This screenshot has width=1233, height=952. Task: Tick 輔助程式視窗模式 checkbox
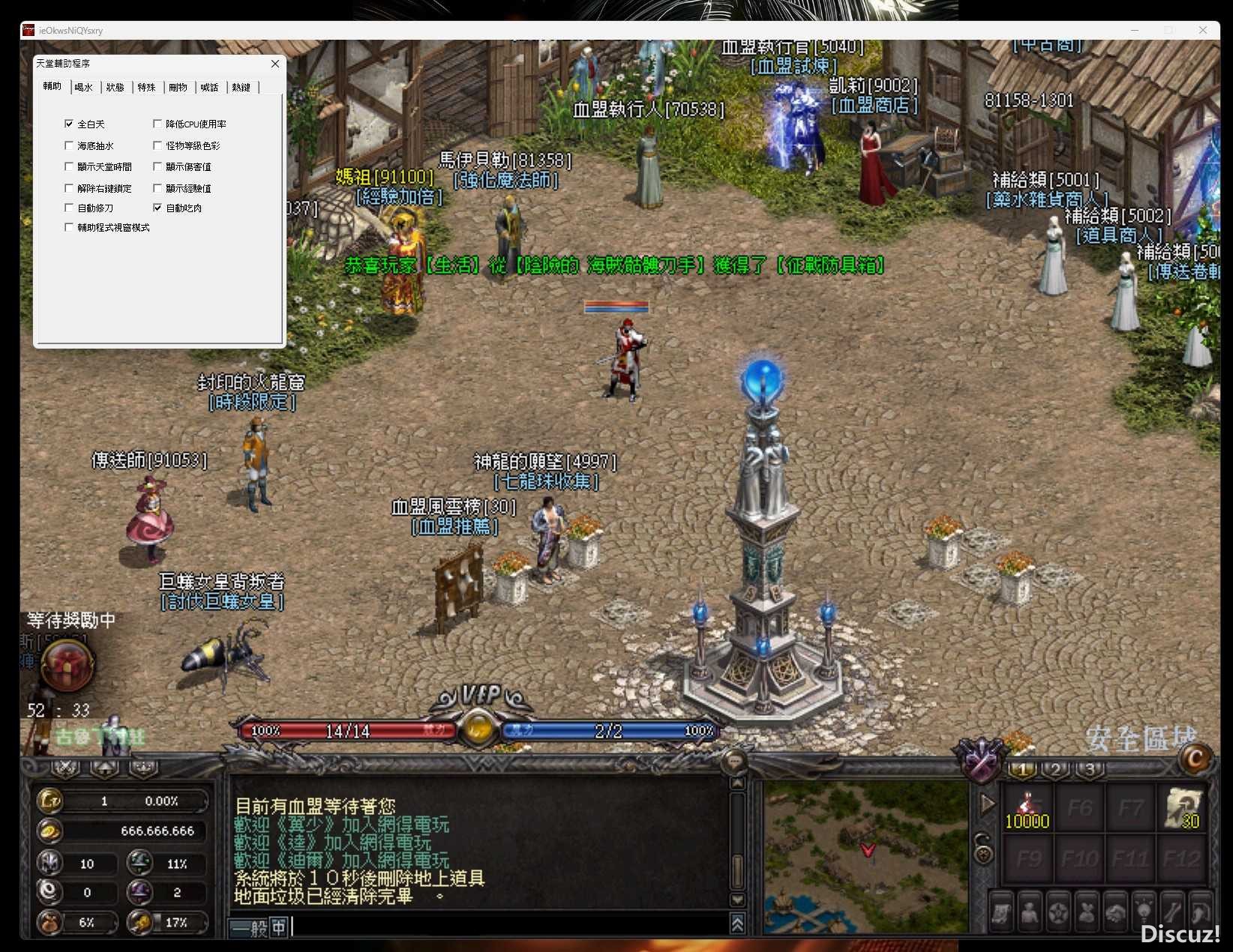tap(69, 227)
